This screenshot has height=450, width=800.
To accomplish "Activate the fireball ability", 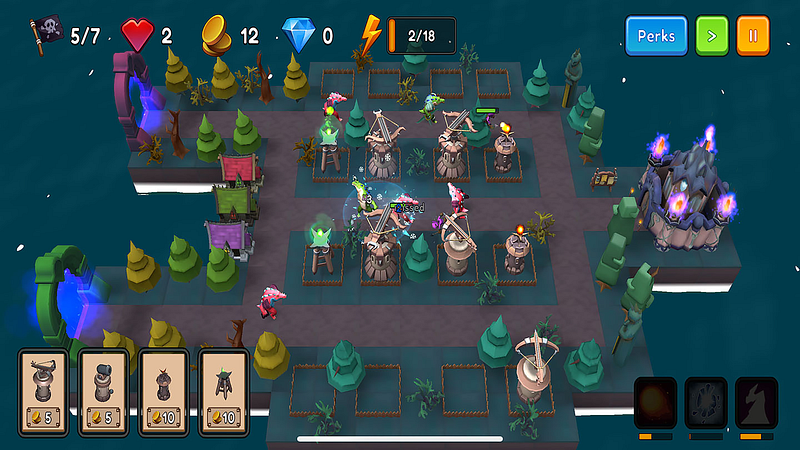I will (655, 402).
